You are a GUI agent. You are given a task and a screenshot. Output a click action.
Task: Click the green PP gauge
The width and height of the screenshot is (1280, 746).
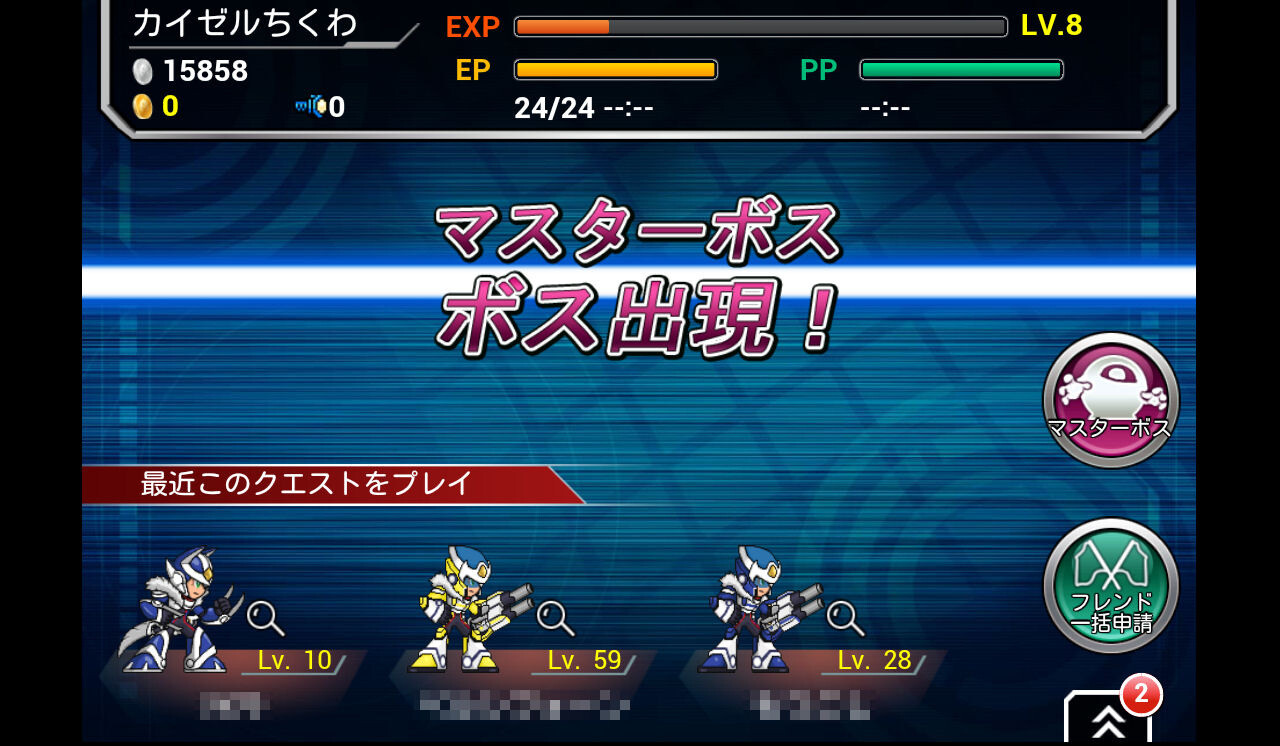pyautogui.click(x=961, y=69)
